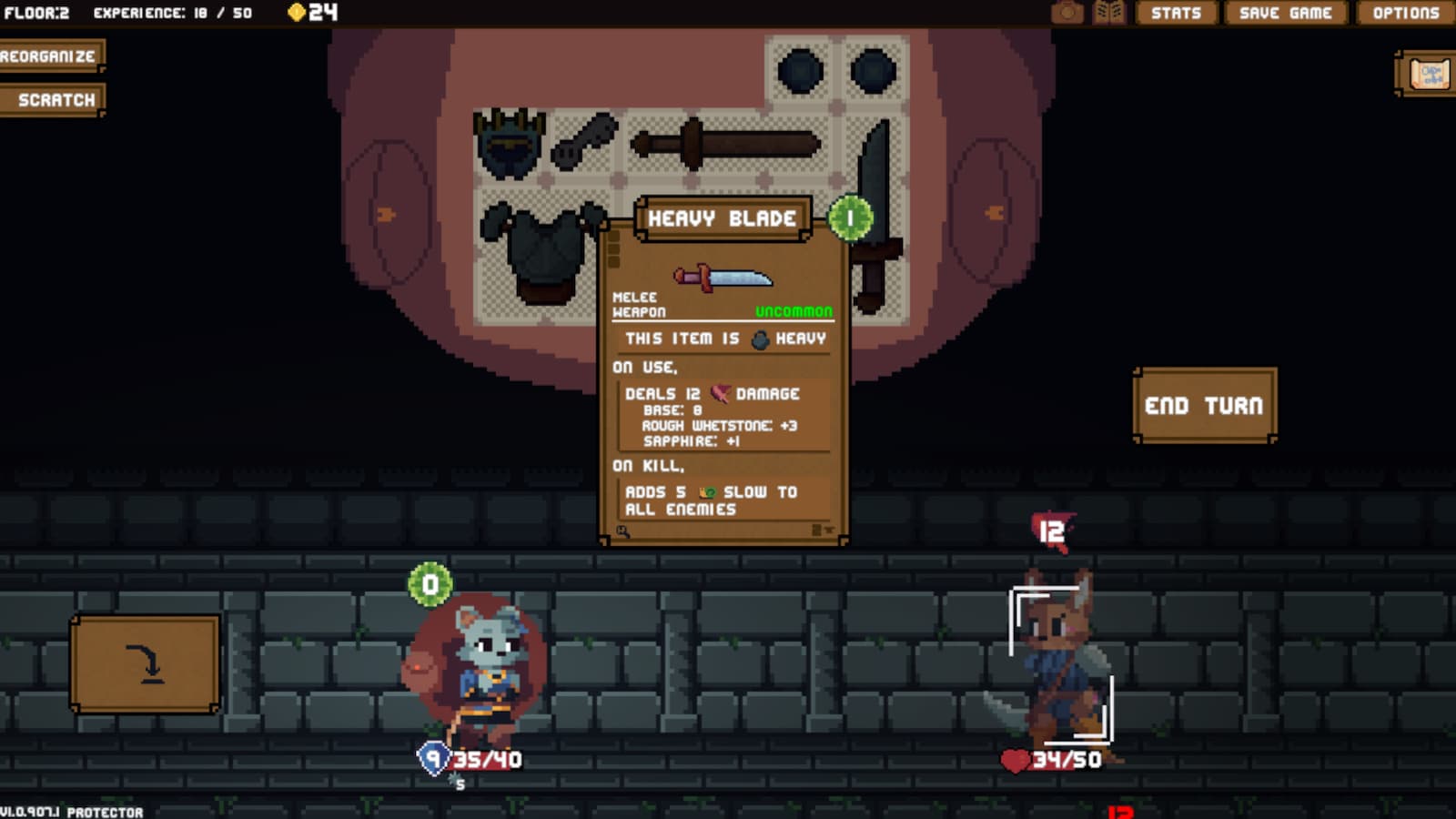Image resolution: width=1456 pixels, height=819 pixels.
Task: Click the REORGANIZE button
Action: (x=52, y=55)
